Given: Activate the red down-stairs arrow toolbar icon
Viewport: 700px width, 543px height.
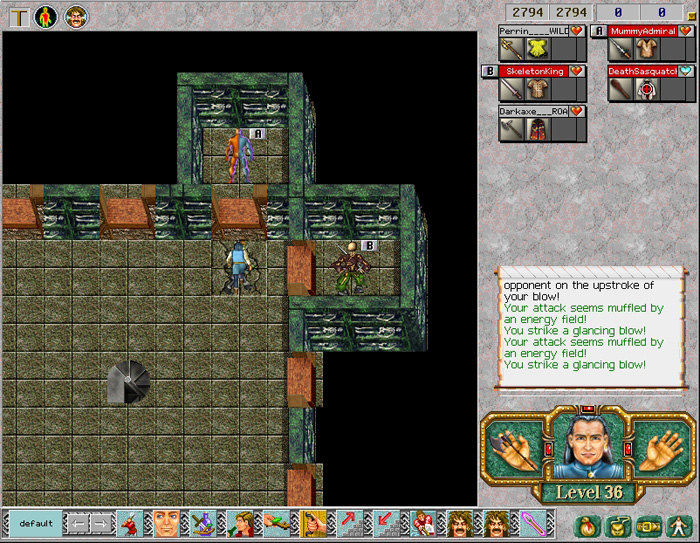Looking at the screenshot, I should click(x=386, y=523).
